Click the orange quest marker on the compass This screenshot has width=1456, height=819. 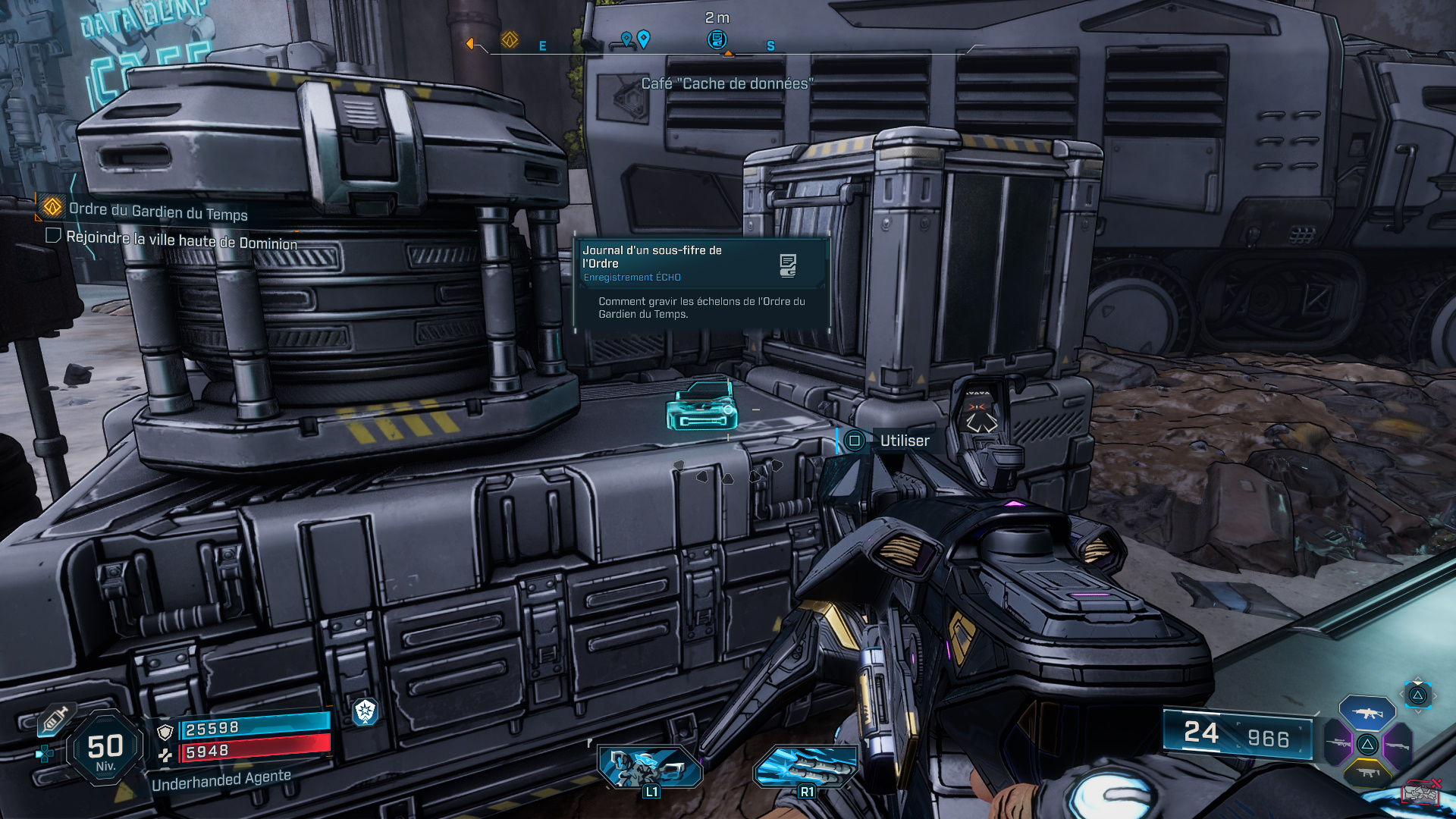(510, 39)
